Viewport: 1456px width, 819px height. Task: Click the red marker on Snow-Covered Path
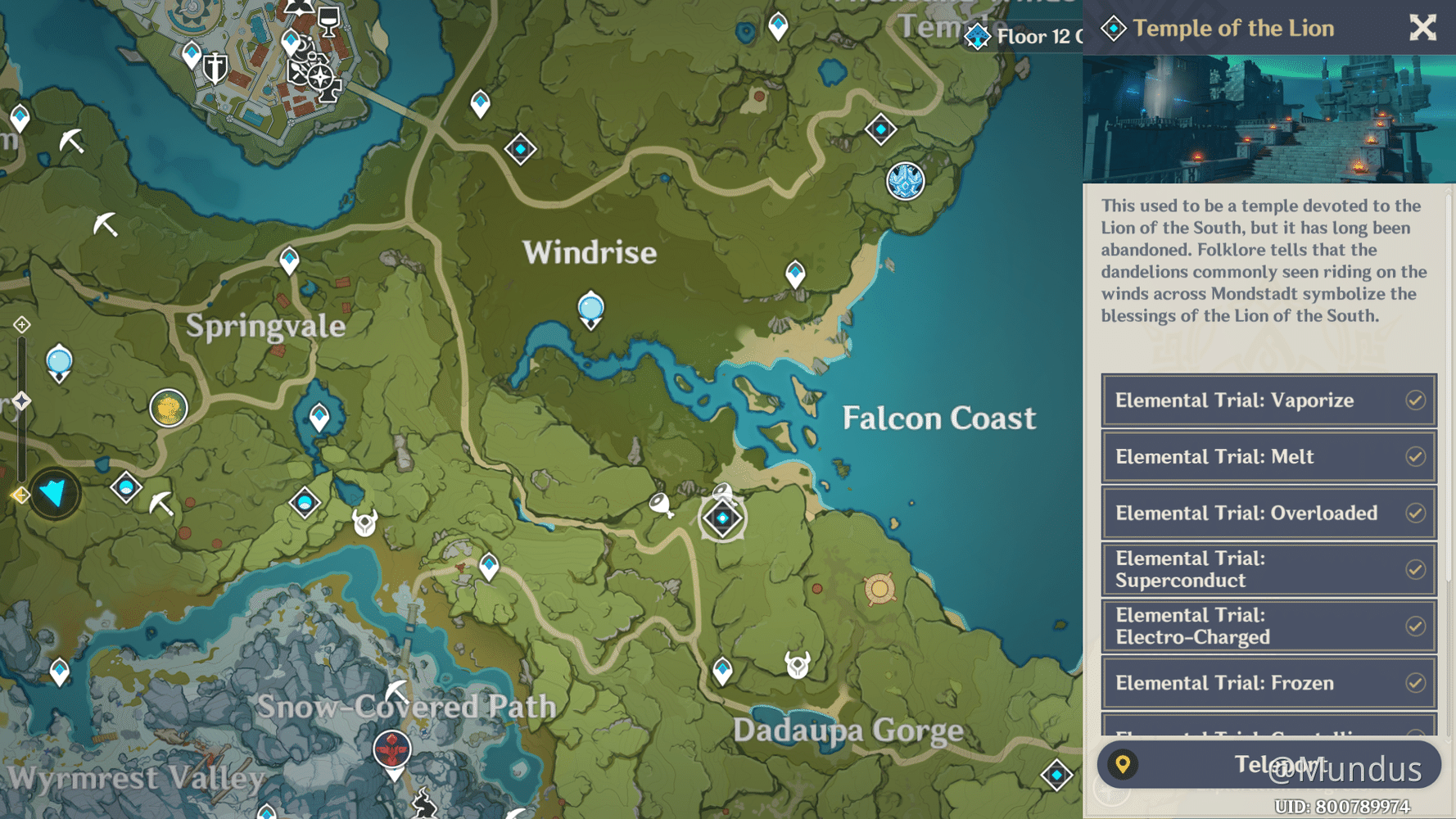click(394, 747)
